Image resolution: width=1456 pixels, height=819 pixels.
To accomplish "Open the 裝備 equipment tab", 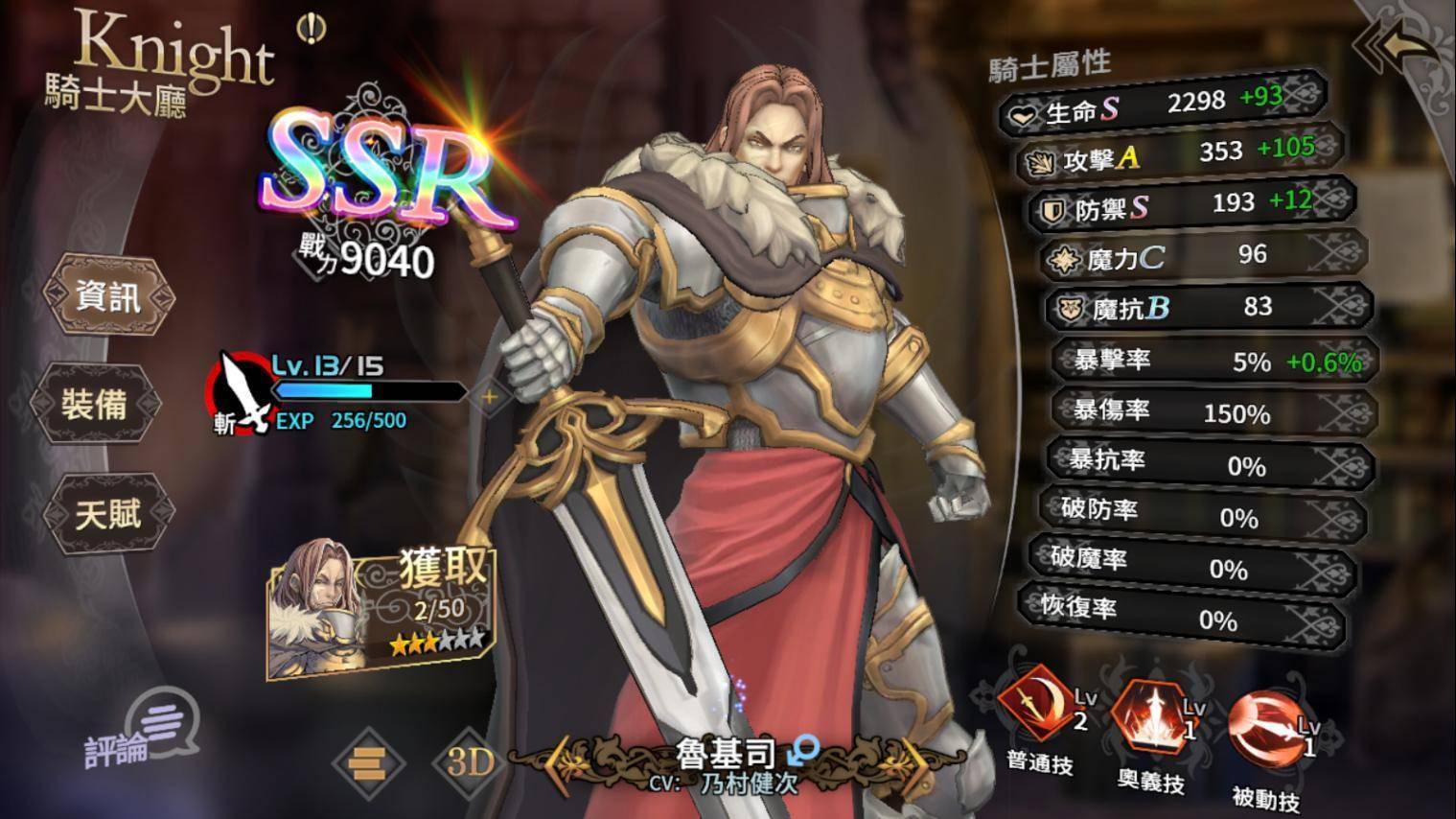I will 95,405.
